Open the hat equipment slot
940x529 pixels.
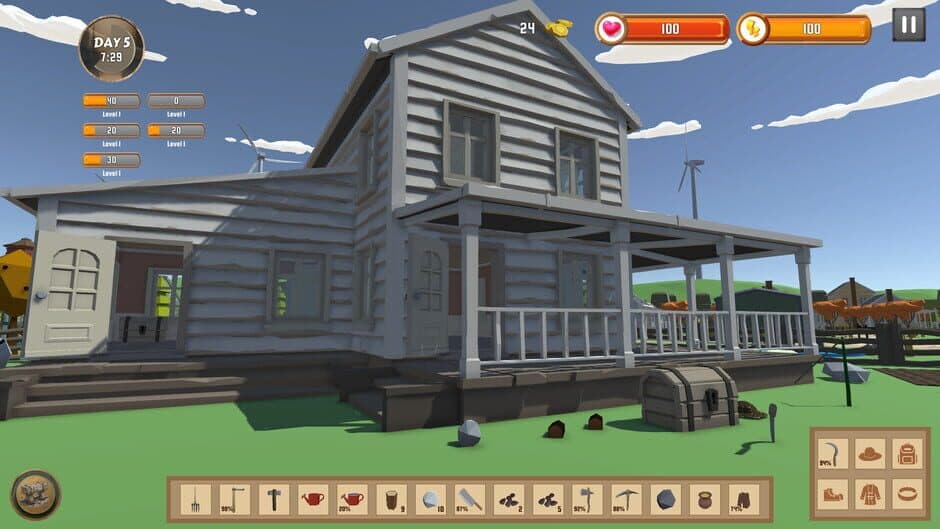[870, 454]
